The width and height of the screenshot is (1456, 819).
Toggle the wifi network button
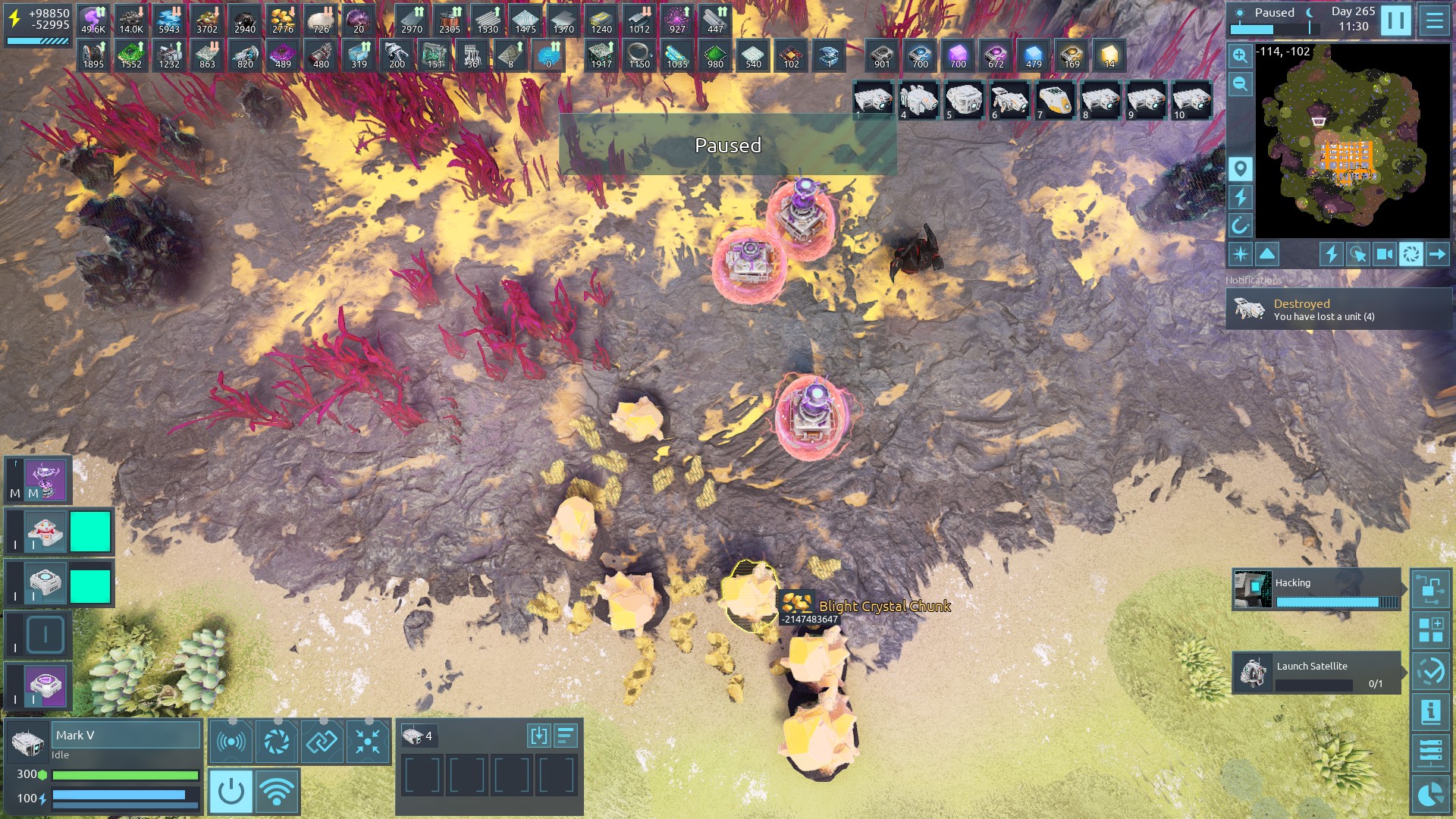pos(277,791)
